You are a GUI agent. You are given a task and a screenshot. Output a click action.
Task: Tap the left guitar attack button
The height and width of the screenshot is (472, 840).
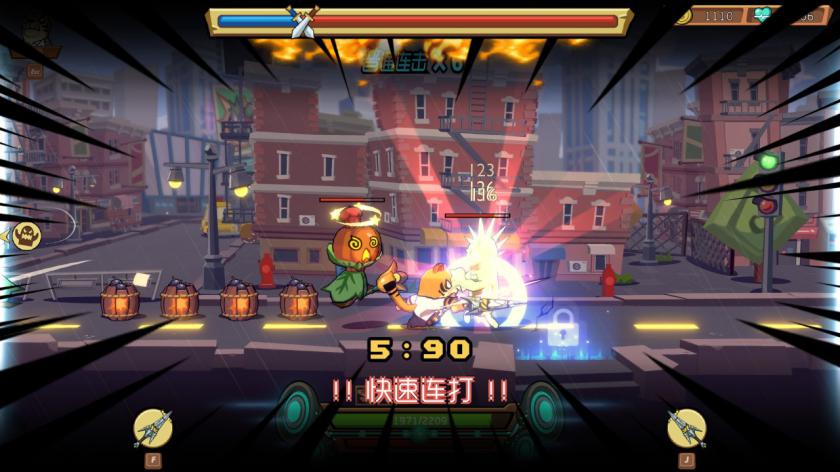pos(153,427)
